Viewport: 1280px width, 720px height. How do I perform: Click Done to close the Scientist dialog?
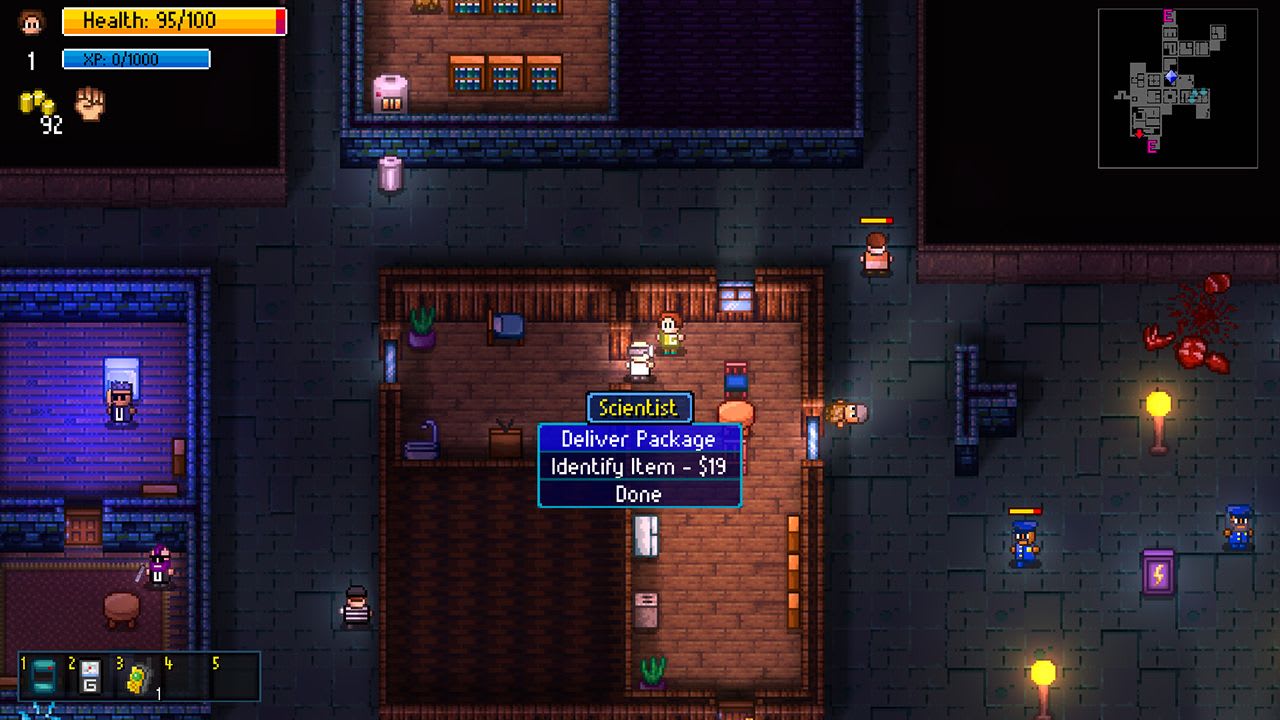(x=640, y=494)
